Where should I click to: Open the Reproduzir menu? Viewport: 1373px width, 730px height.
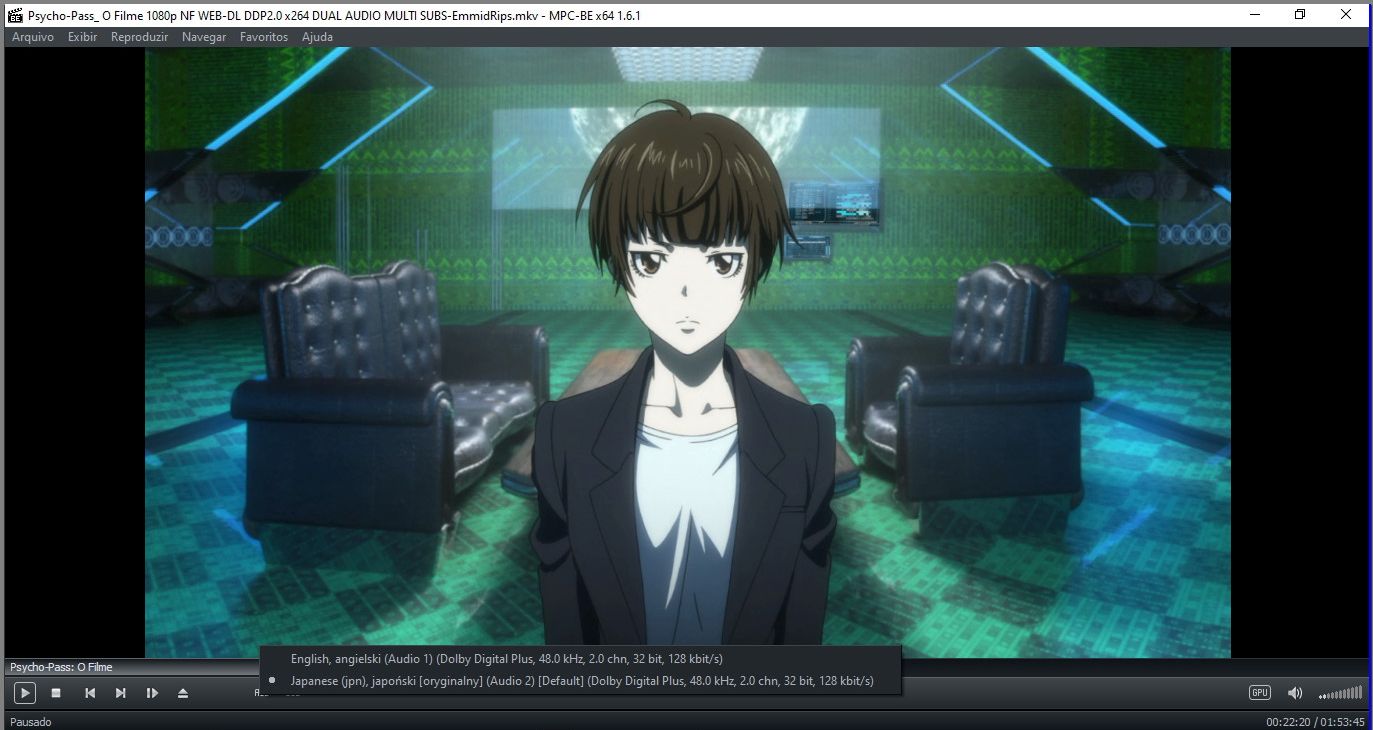coord(140,37)
